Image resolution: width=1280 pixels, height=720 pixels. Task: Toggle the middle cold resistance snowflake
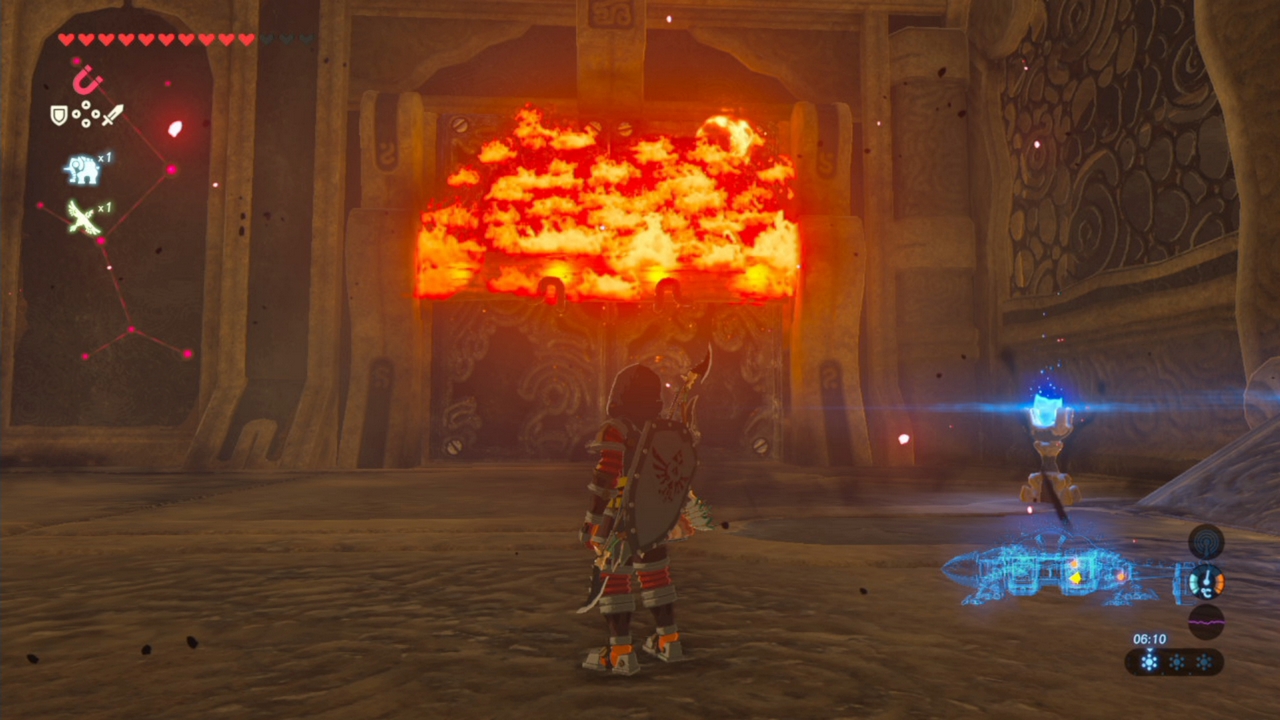tap(1177, 661)
